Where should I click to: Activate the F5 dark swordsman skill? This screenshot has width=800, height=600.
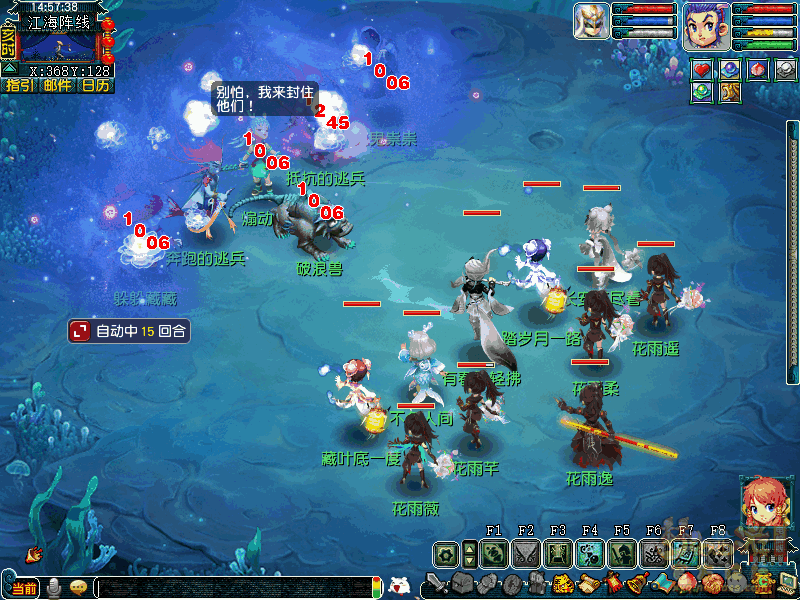coord(621,553)
